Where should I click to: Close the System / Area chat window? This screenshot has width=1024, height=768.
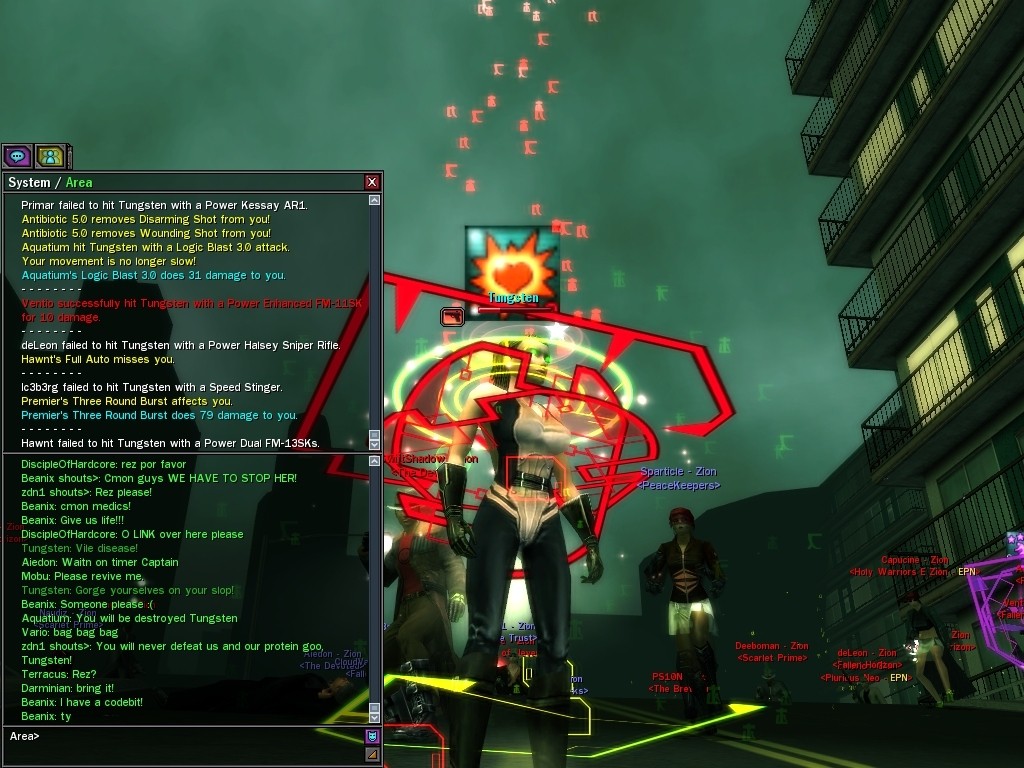pyautogui.click(x=372, y=182)
